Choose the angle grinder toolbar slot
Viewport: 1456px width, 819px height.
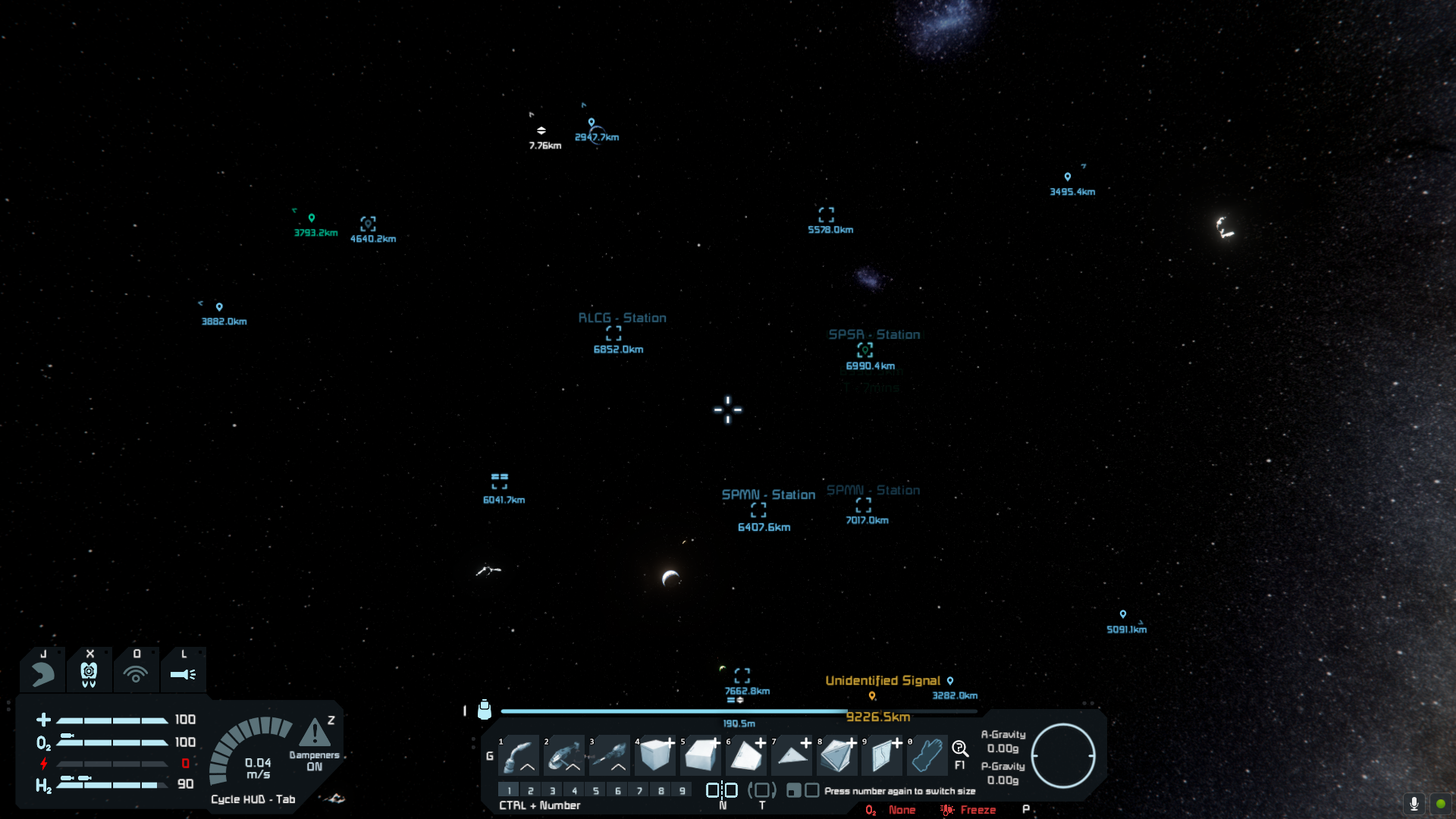[x=566, y=755]
